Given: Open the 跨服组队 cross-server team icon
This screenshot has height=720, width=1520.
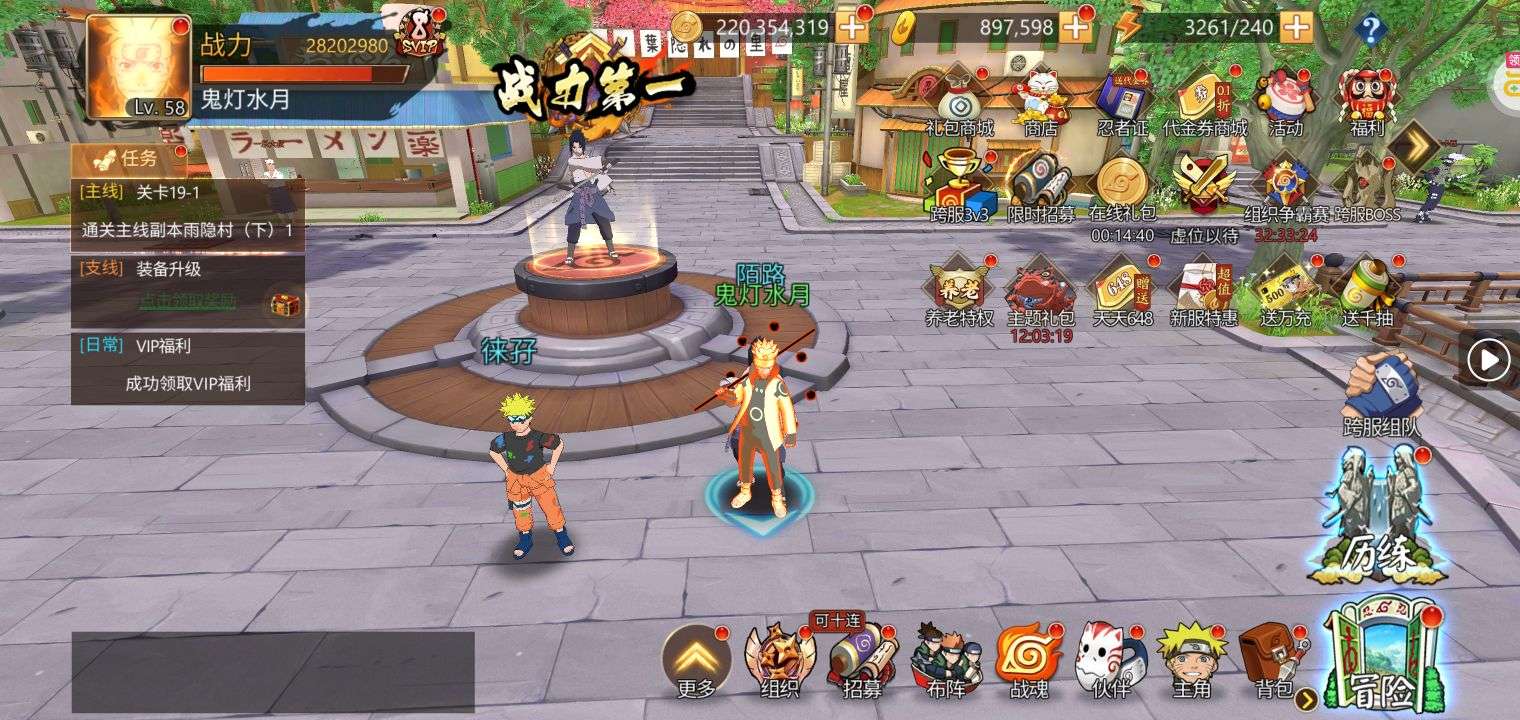Looking at the screenshot, I should coord(1381,392).
